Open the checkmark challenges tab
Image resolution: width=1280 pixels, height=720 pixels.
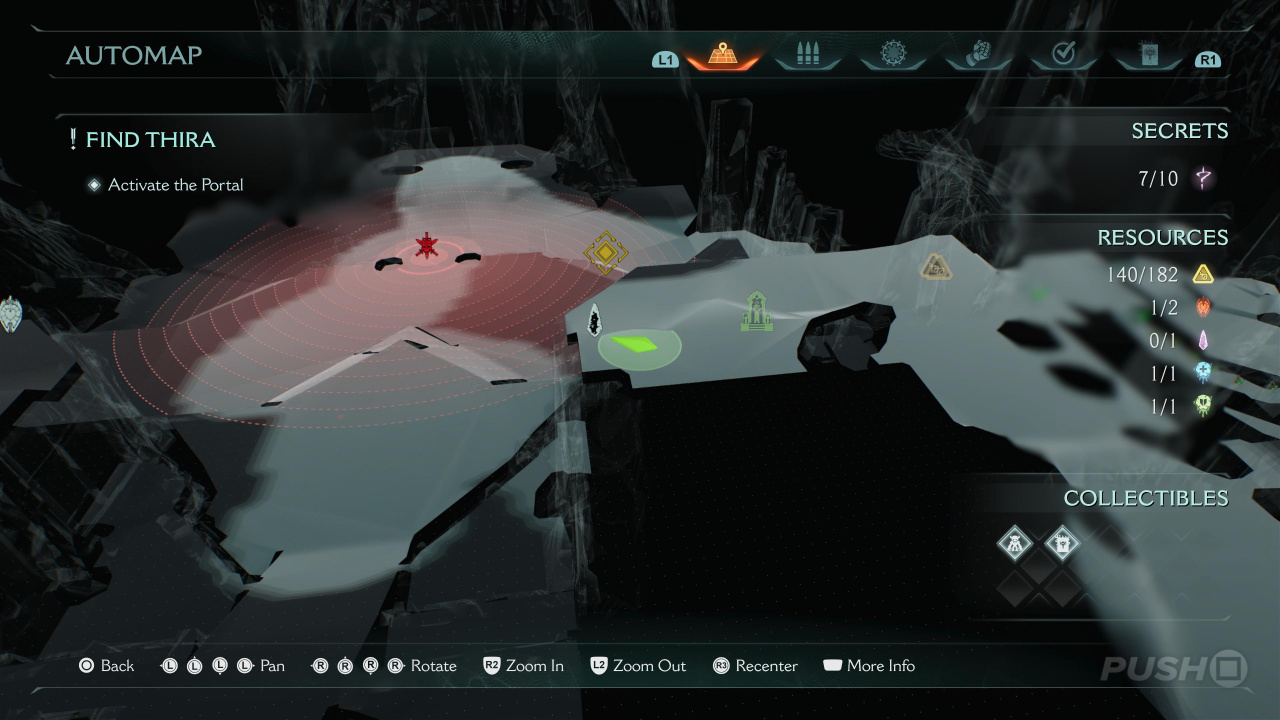1063,55
